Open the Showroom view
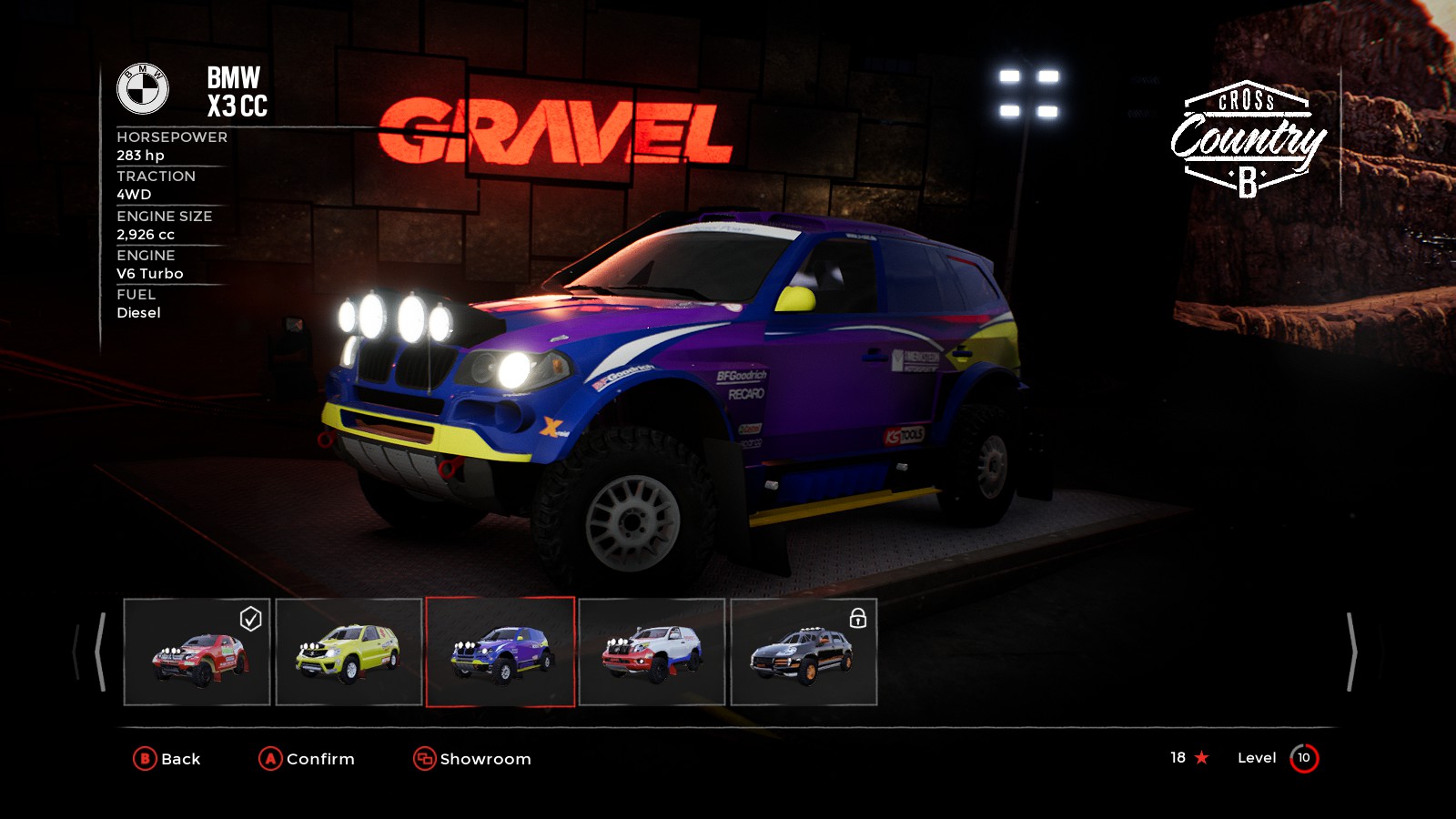Screen dimensions: 1456x819 (x=472, y=759)
